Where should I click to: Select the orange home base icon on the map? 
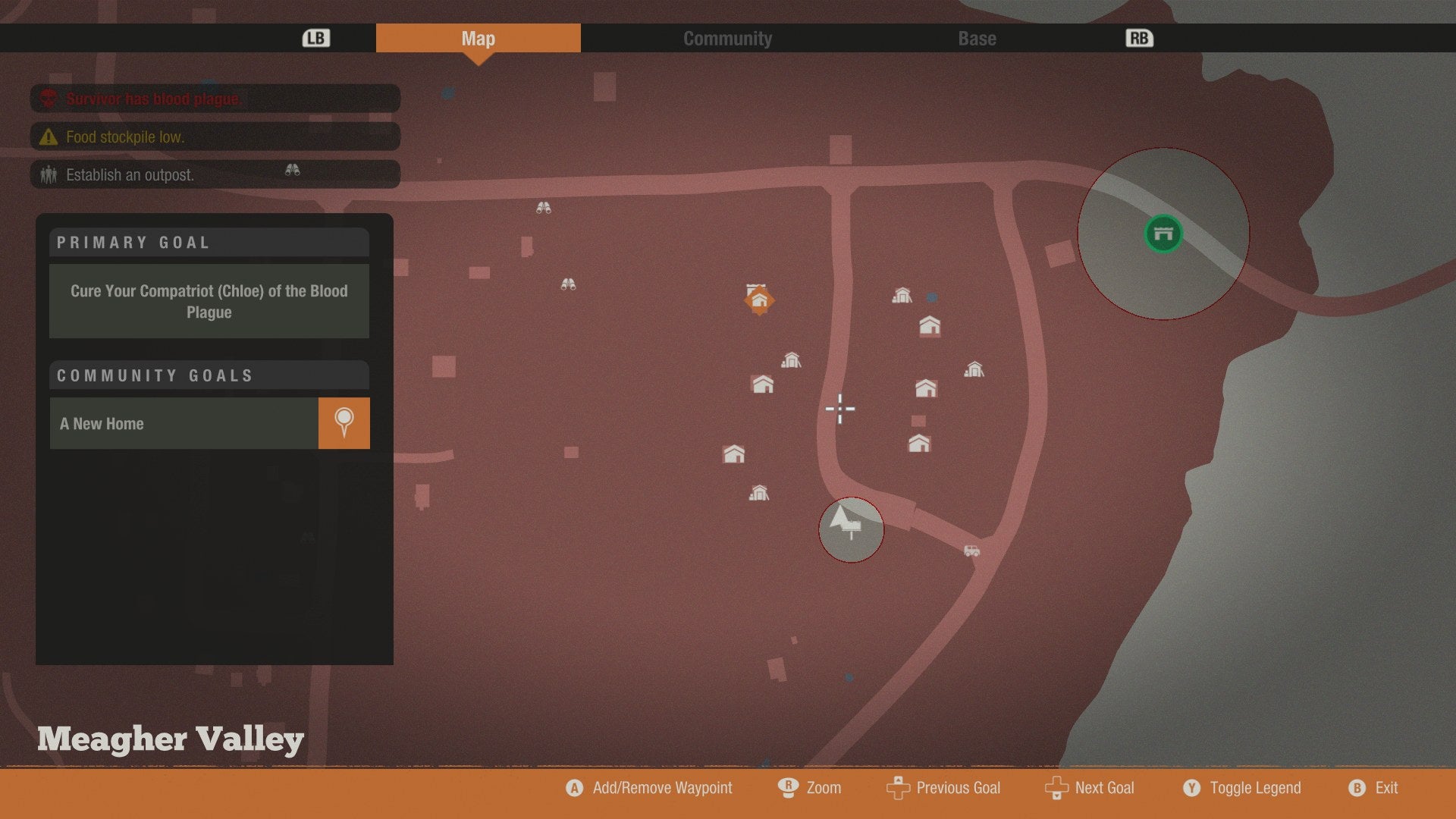coord(761,300)
